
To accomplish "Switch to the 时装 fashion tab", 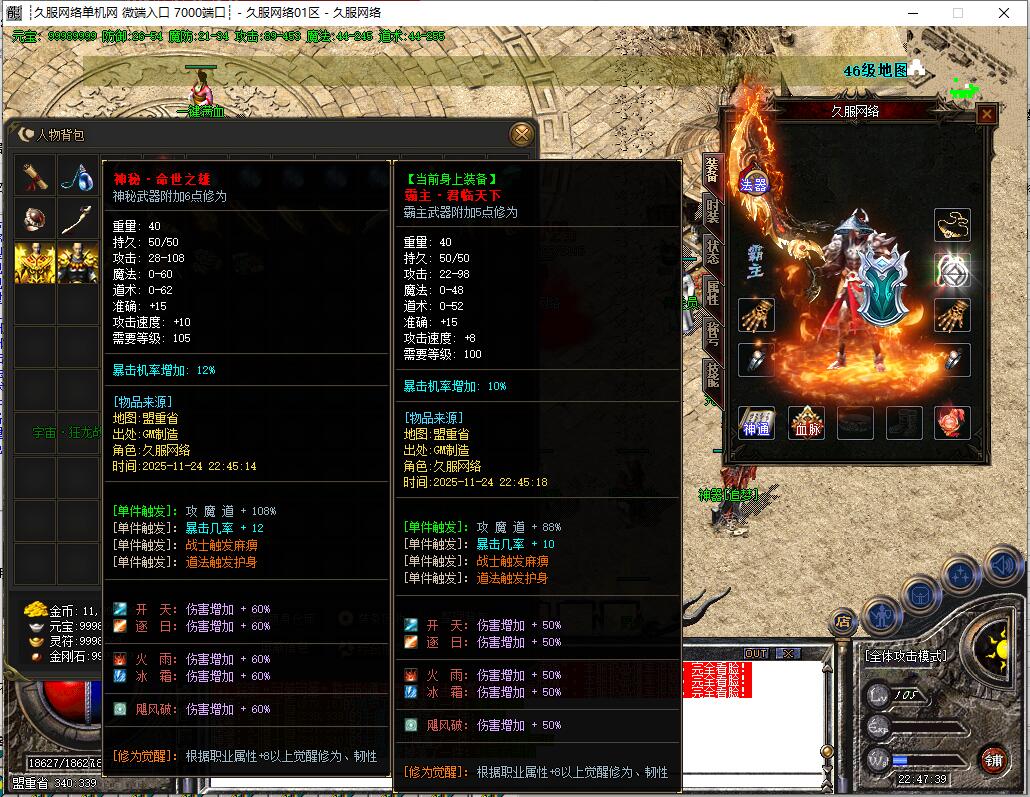I will click(x=712, y=209).
